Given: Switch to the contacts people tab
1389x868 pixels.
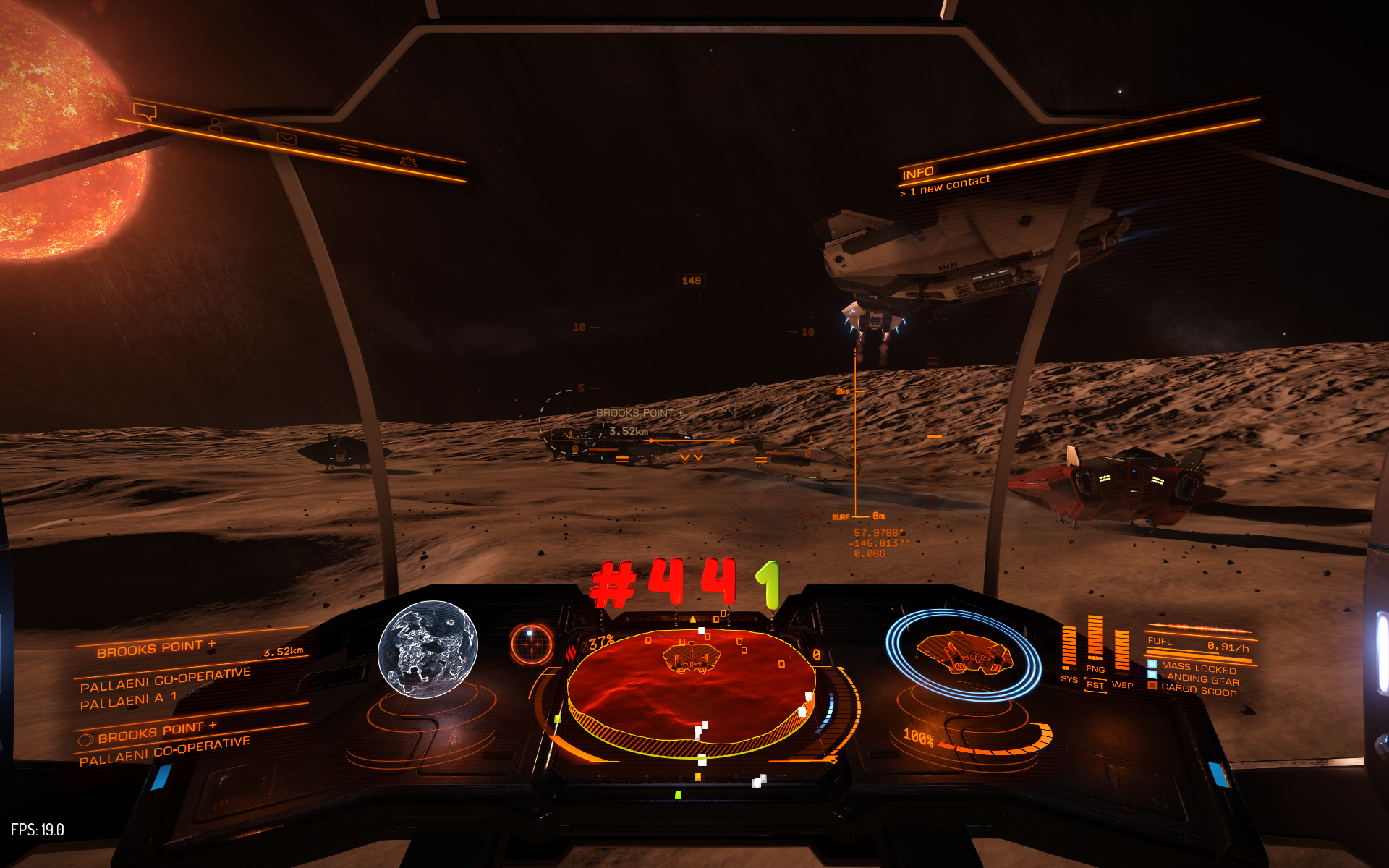Looking at the screenshot, I should point(216,124).
